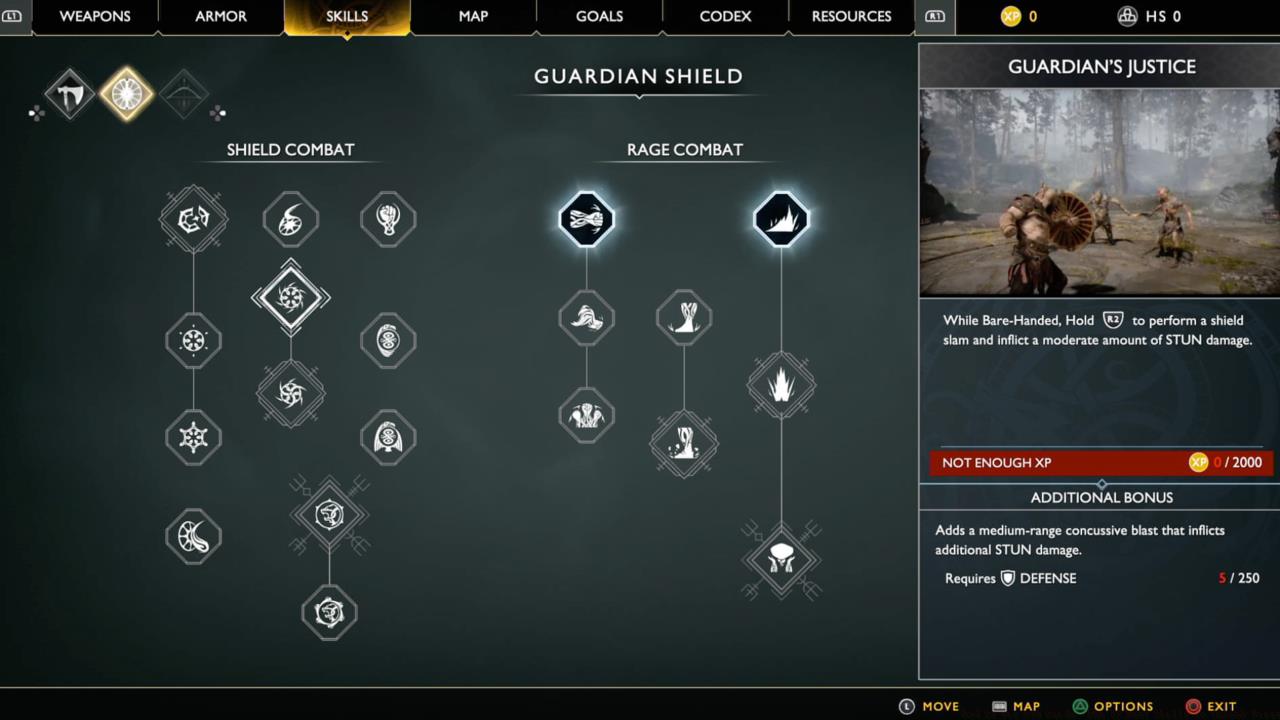
Task: Click the crescent skill at Shield Combat bottom-left
Action: [193, 536]
